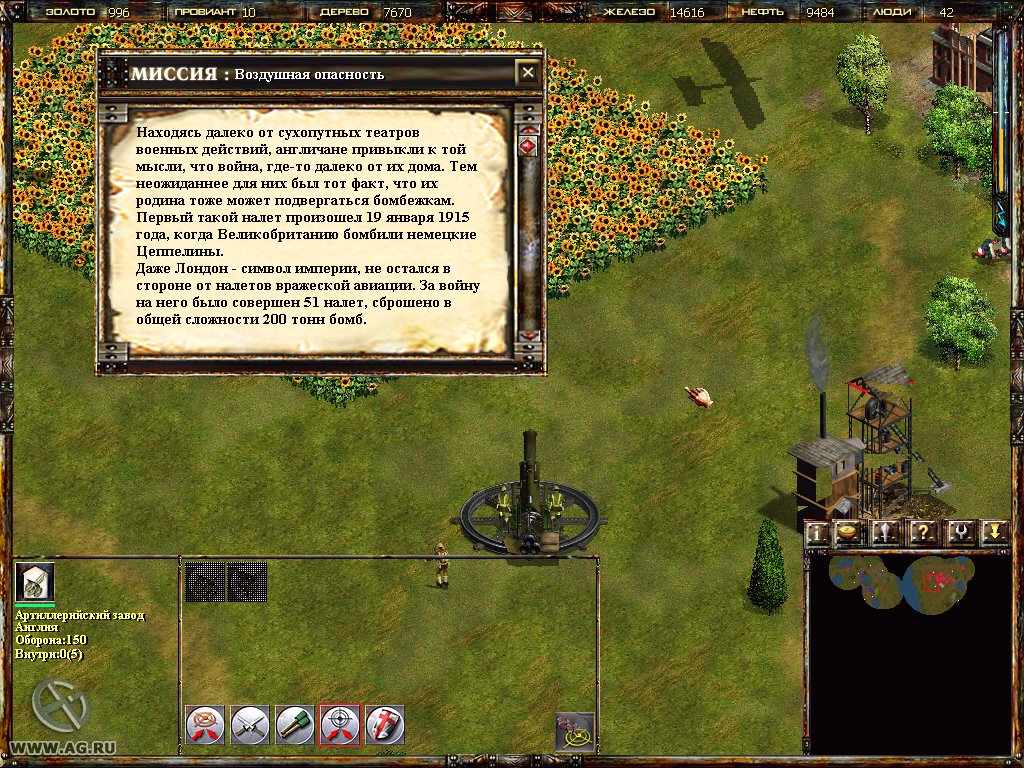Choose the red cross shield command
This screenshot has height=768, width=1024.
coord(385,725)
